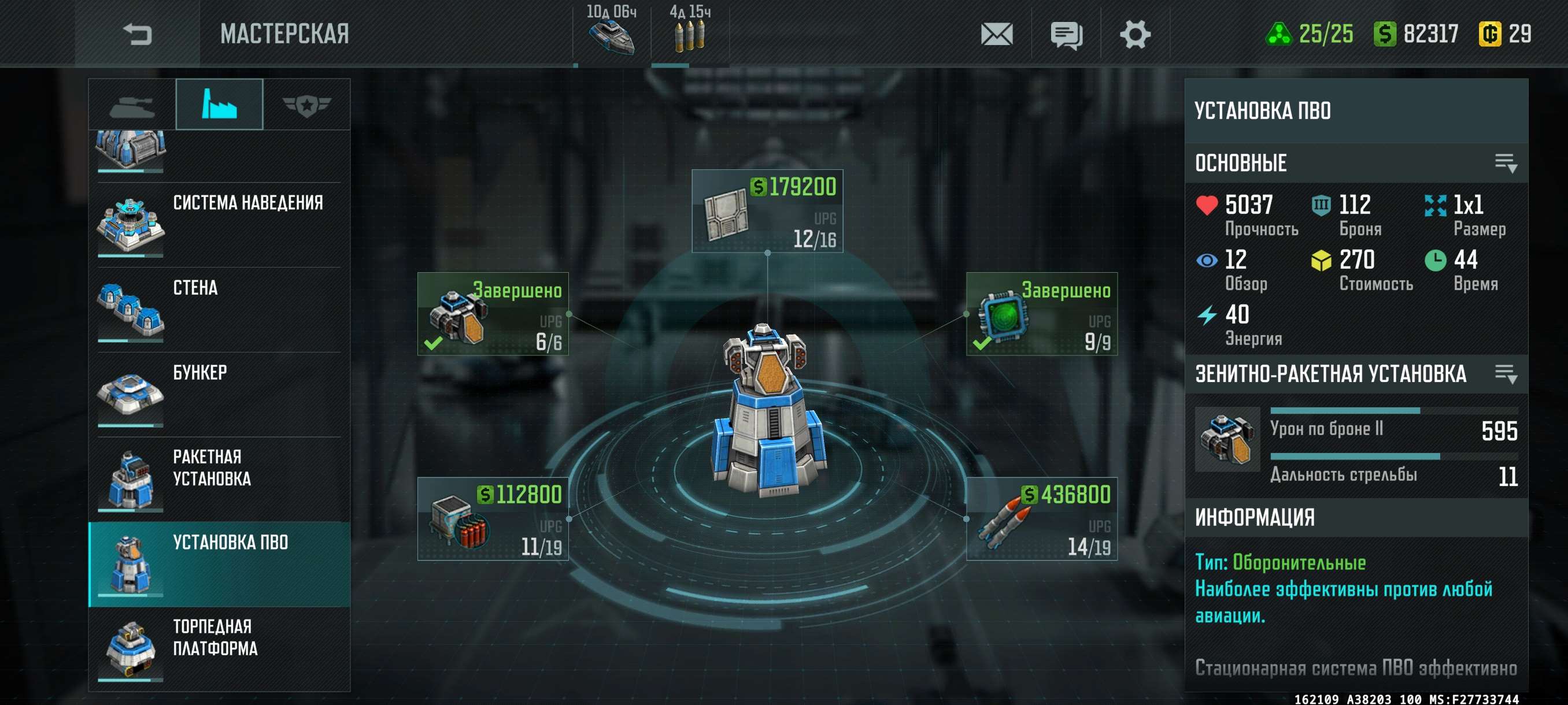This screenshot has width=1568, height=705.
Task: Switch to the tank units tab
Action: pyautogui.click(x=132, y=105)
